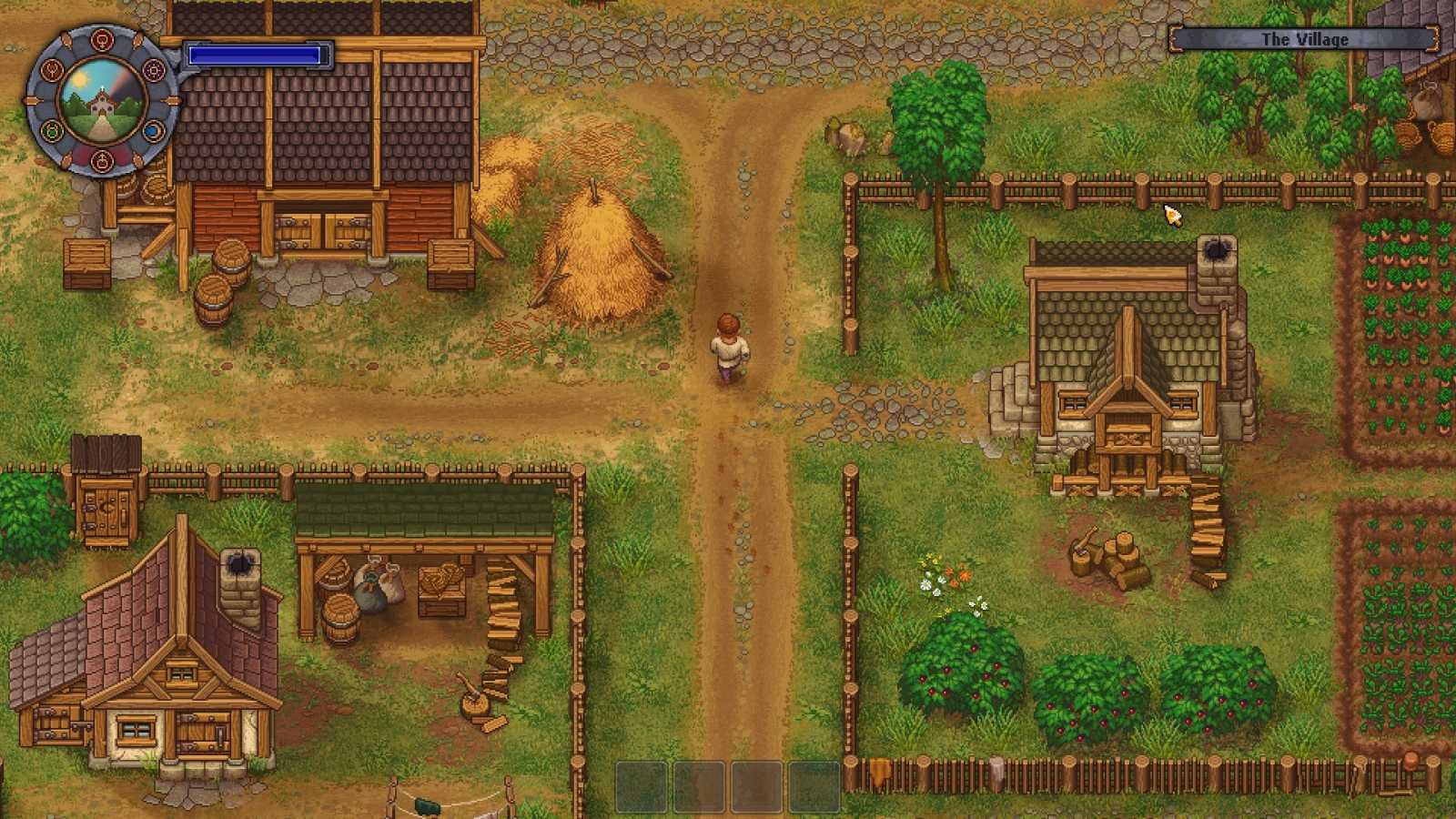Viewport: 1456px width, 819px height.
Task: Select the red sigil at the top of the day wheel
Action: pyautogui.click(x=102, y=40)
